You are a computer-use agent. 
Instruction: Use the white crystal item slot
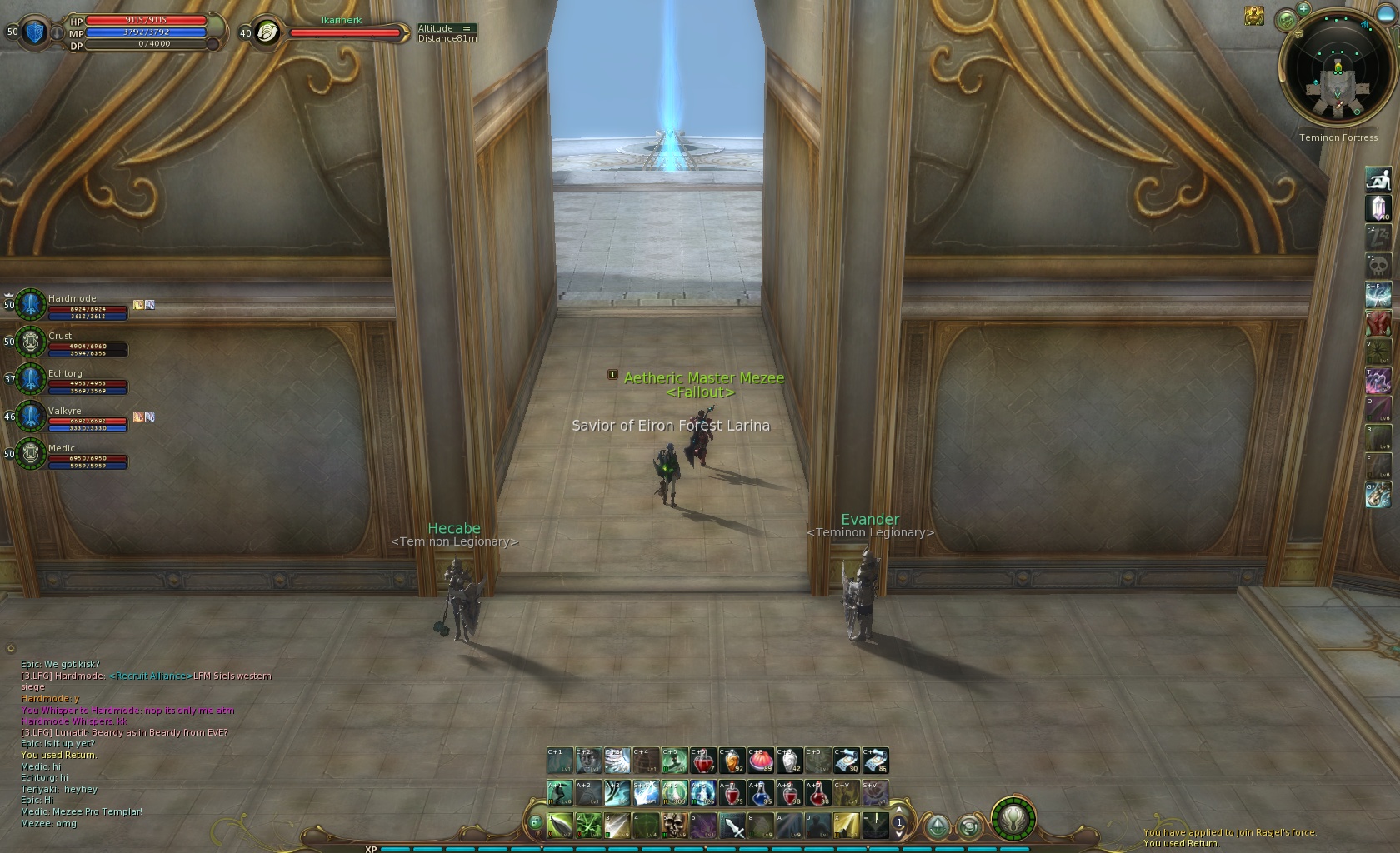point(1378,207)
